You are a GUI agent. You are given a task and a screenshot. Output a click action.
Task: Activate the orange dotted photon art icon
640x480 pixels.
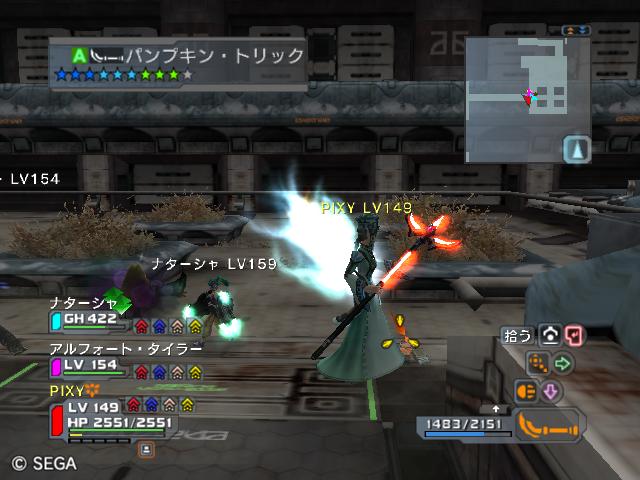[539, 363]
